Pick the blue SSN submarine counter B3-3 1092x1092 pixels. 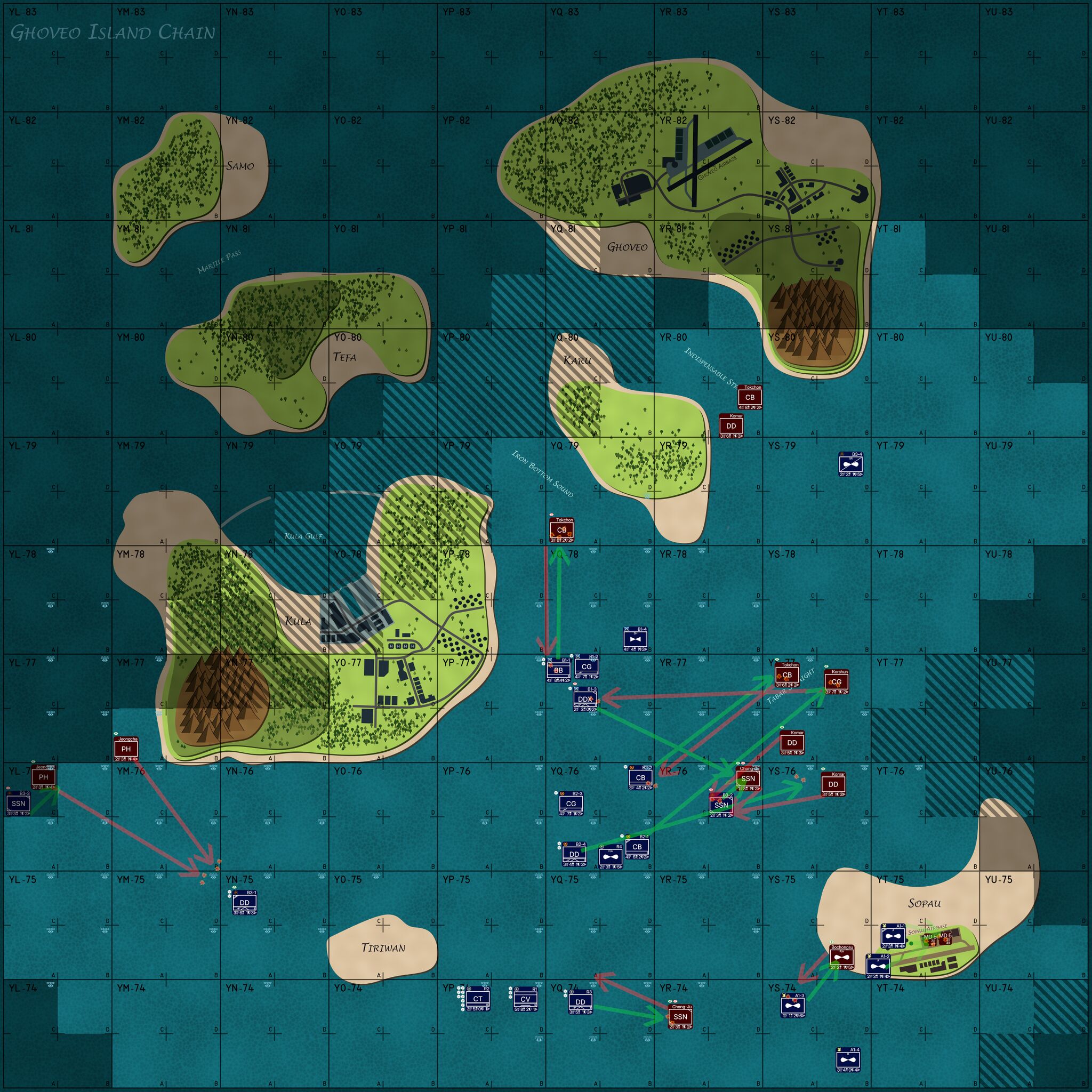(x=18, y=803)
